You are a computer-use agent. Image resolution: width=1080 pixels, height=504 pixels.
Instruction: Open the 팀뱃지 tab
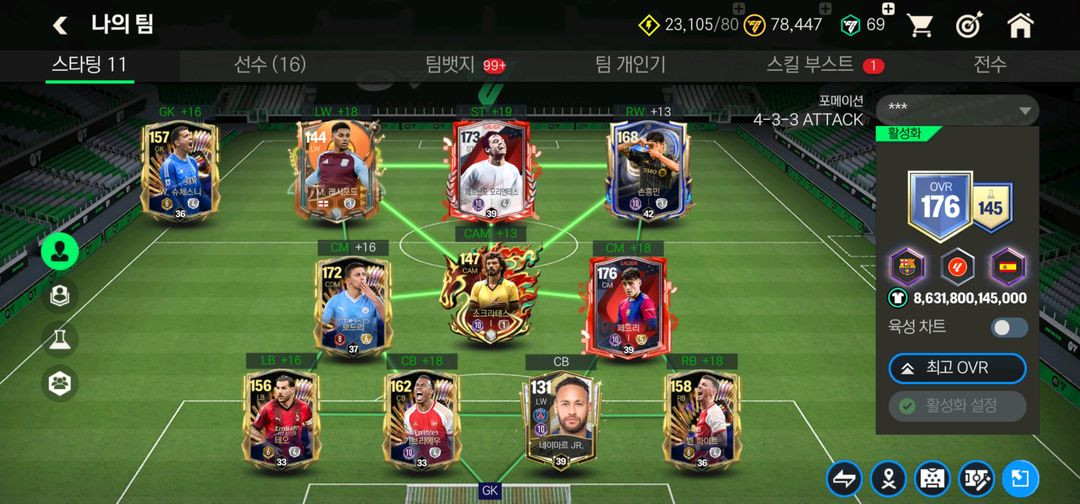tap(450, 65)
